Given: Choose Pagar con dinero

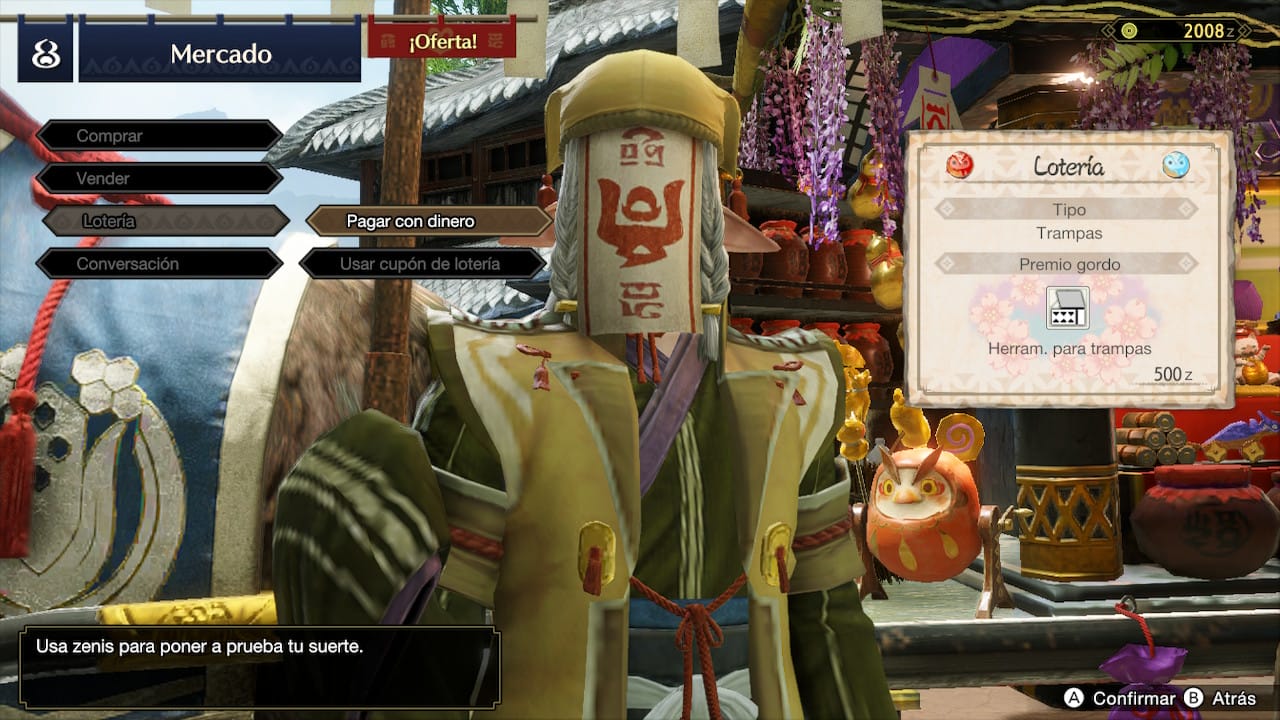Looking at the screenshot, I should pyautogui.click(x=428, y=221).
